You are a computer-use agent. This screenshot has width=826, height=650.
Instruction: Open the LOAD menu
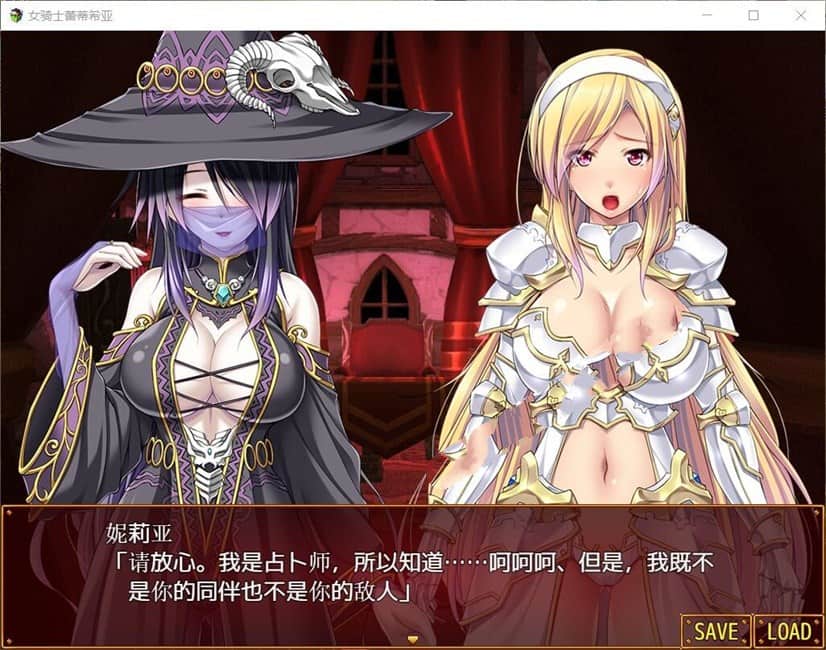coord(788,631)
